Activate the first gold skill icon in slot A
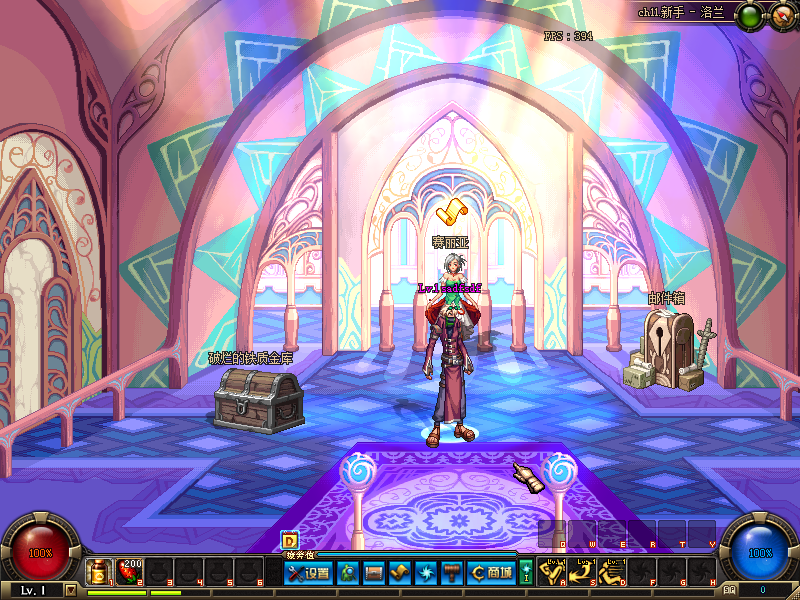Viewport: 800px width, 600px height. pos(553,573)
